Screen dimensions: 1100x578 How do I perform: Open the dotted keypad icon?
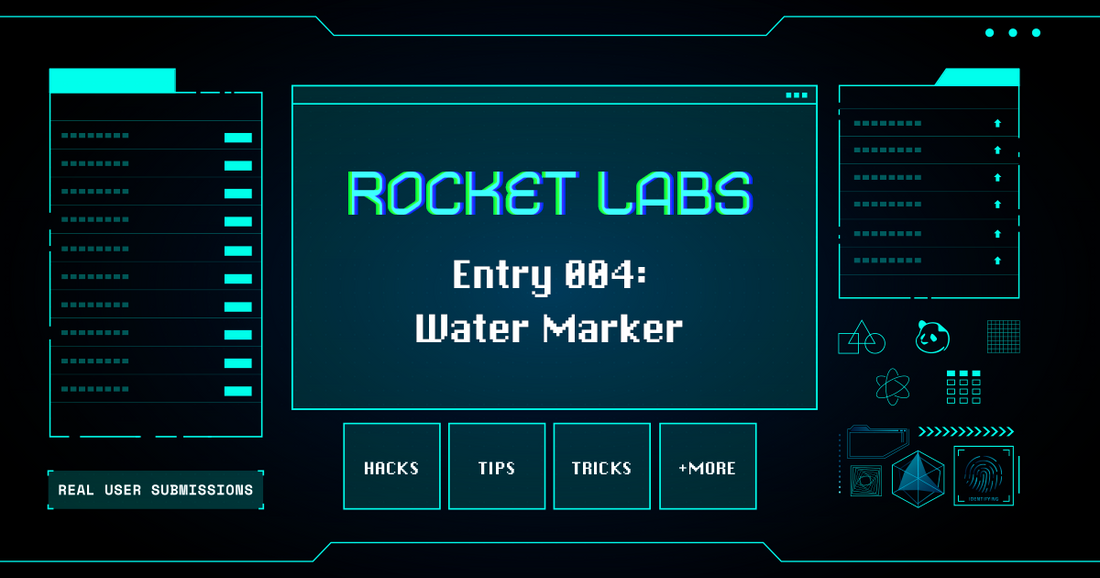[x=963, y=386]
